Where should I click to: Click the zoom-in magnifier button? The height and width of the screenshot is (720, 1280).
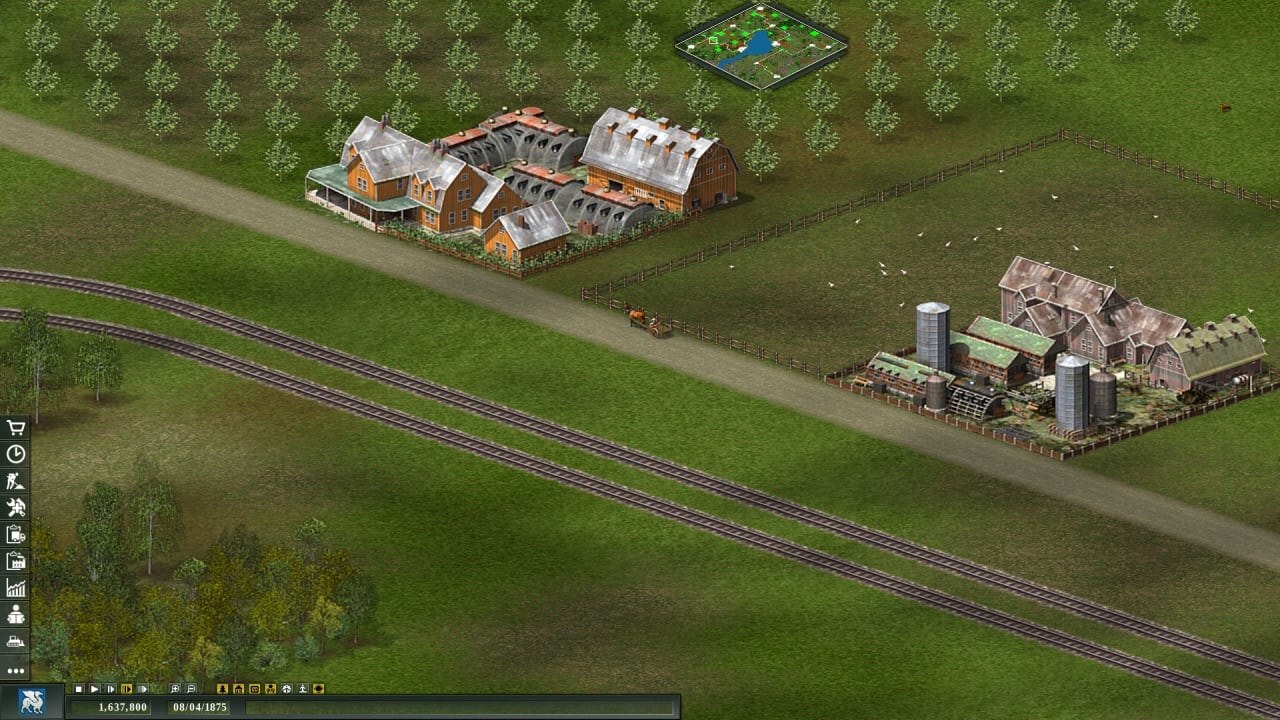click(175, 689)
